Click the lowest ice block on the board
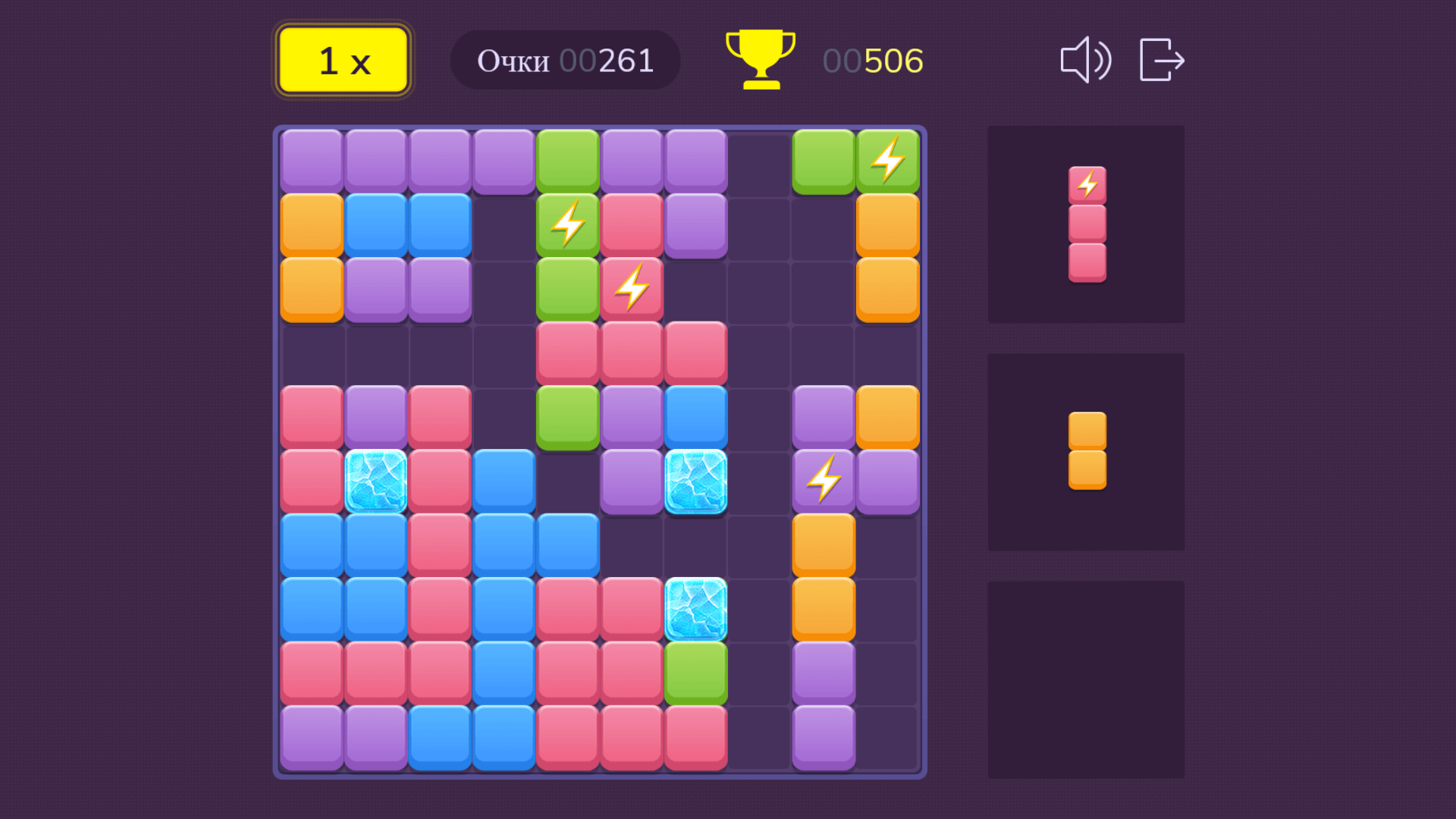 697,607
